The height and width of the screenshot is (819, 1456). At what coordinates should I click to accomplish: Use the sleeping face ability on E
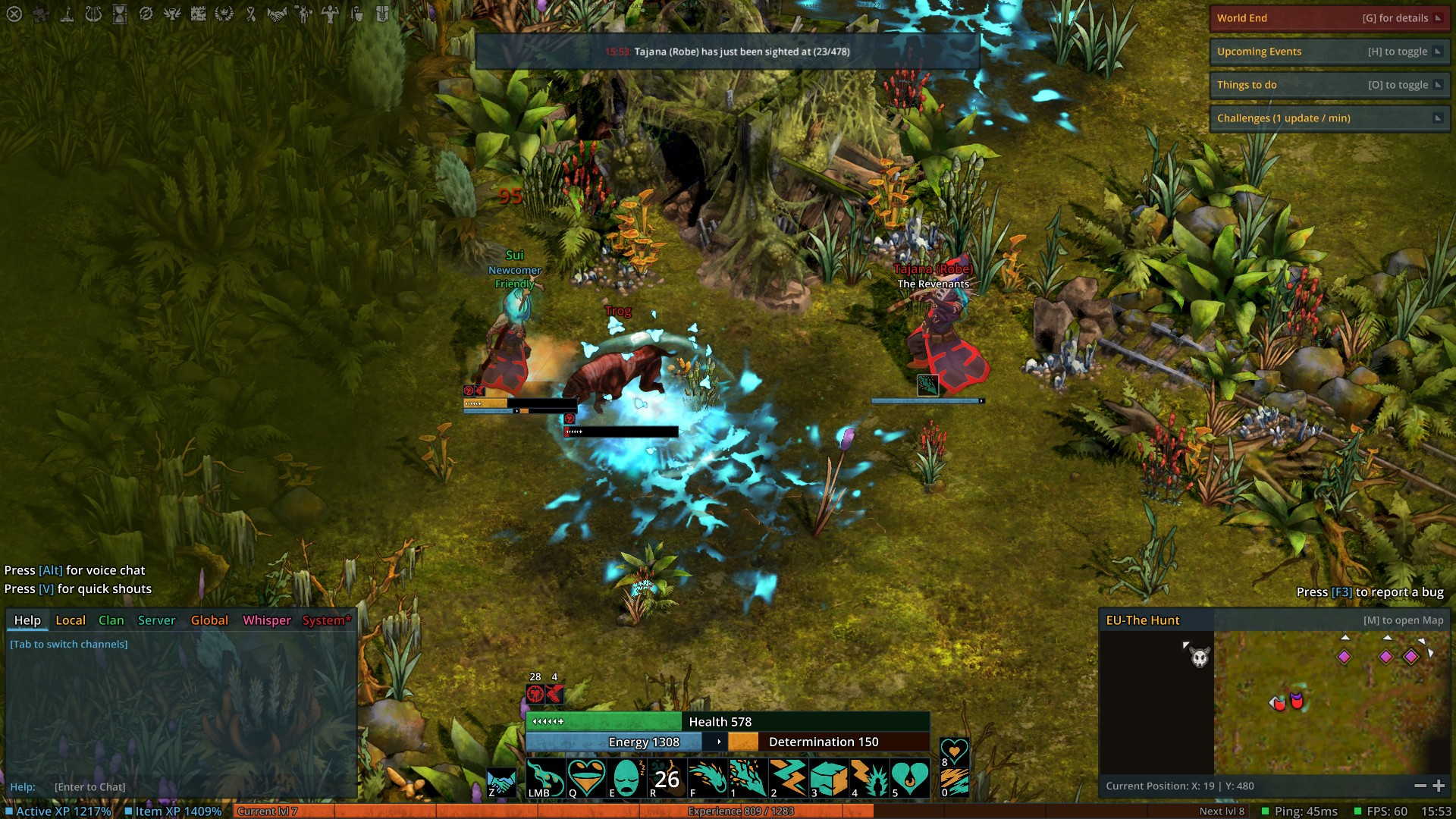[626, 778]
